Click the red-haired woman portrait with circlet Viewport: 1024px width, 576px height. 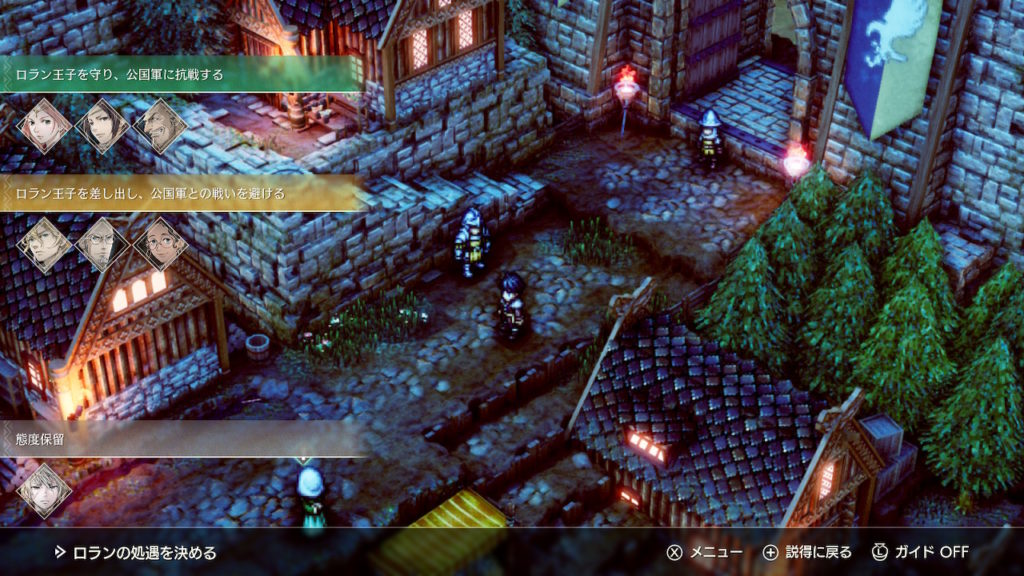tap(45, 126)
